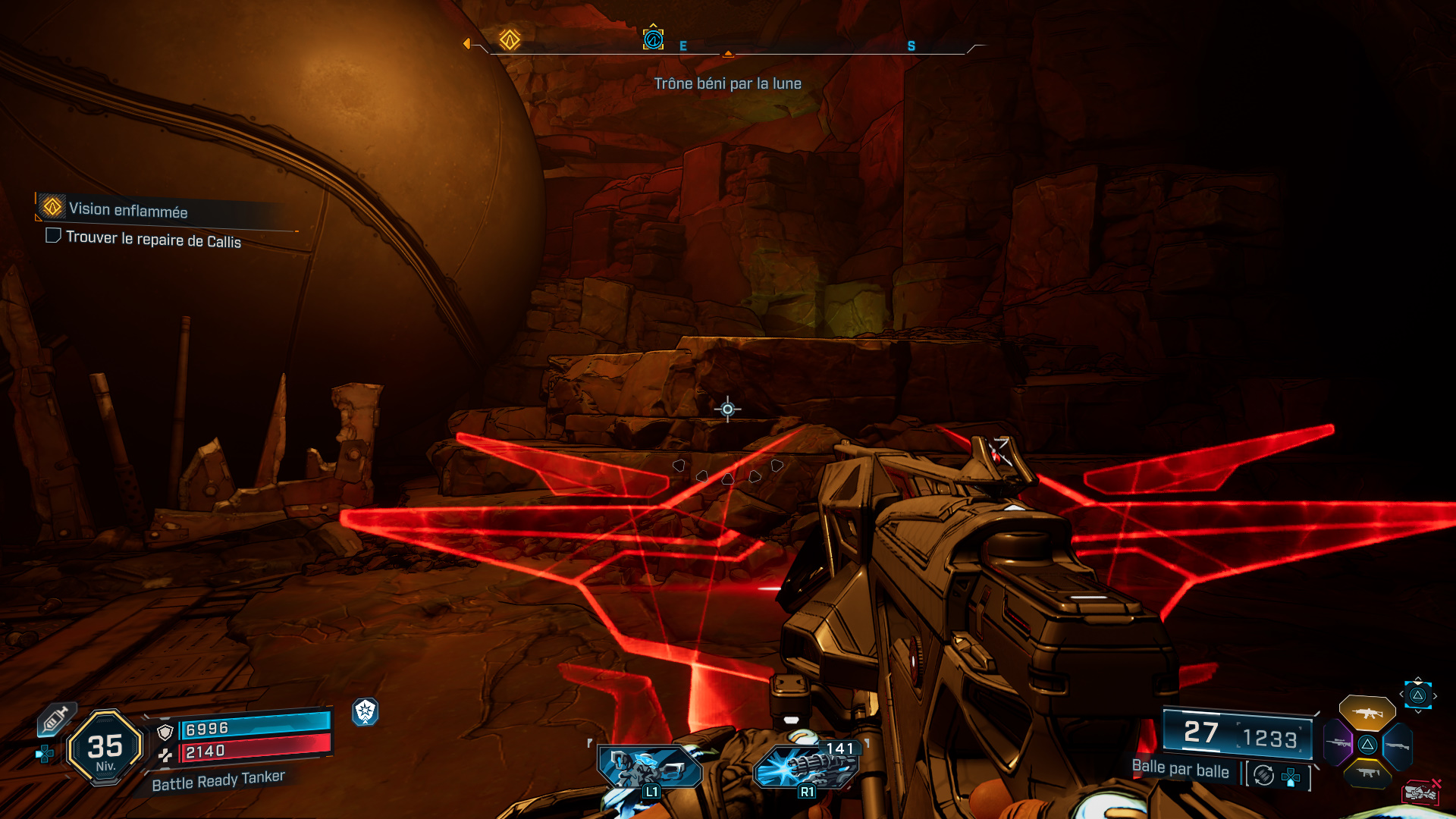Activate the R1 minigun ability
Screen dimensions: 1456x819
point(807,767)
